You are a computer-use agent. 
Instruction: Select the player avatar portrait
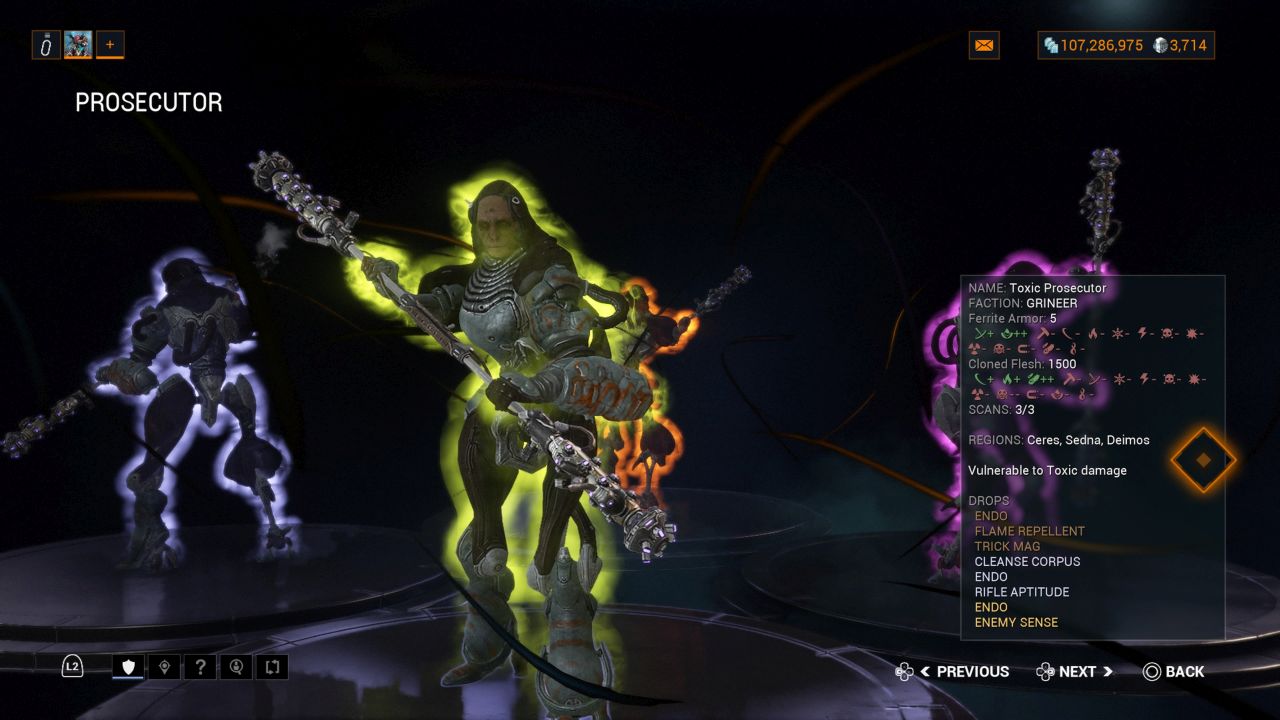coord(78,44)
